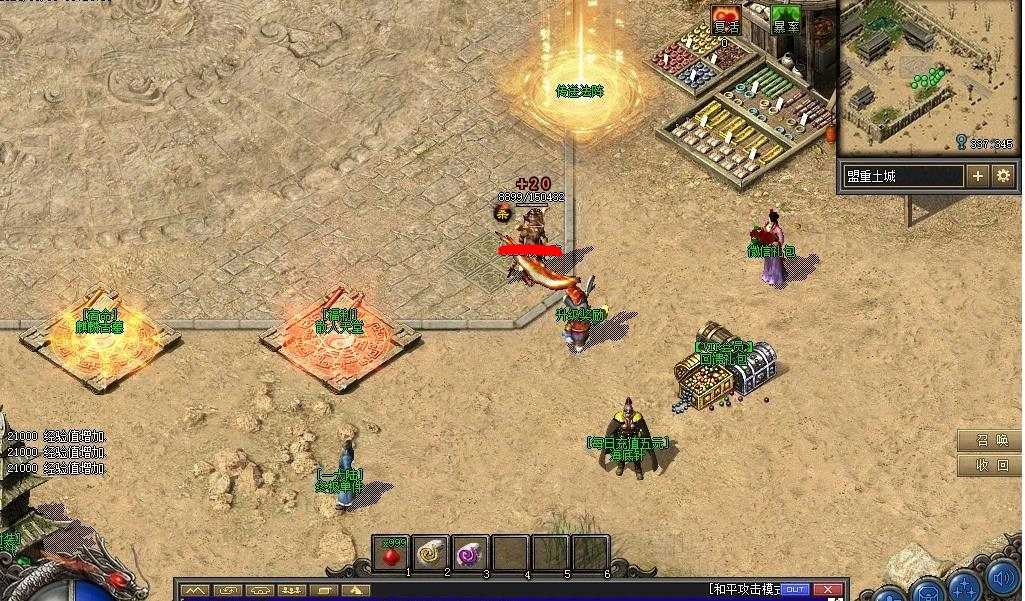Click the 召唤 summon button
The width and height of the screenshot is (1025, 601).
[991, 441]
